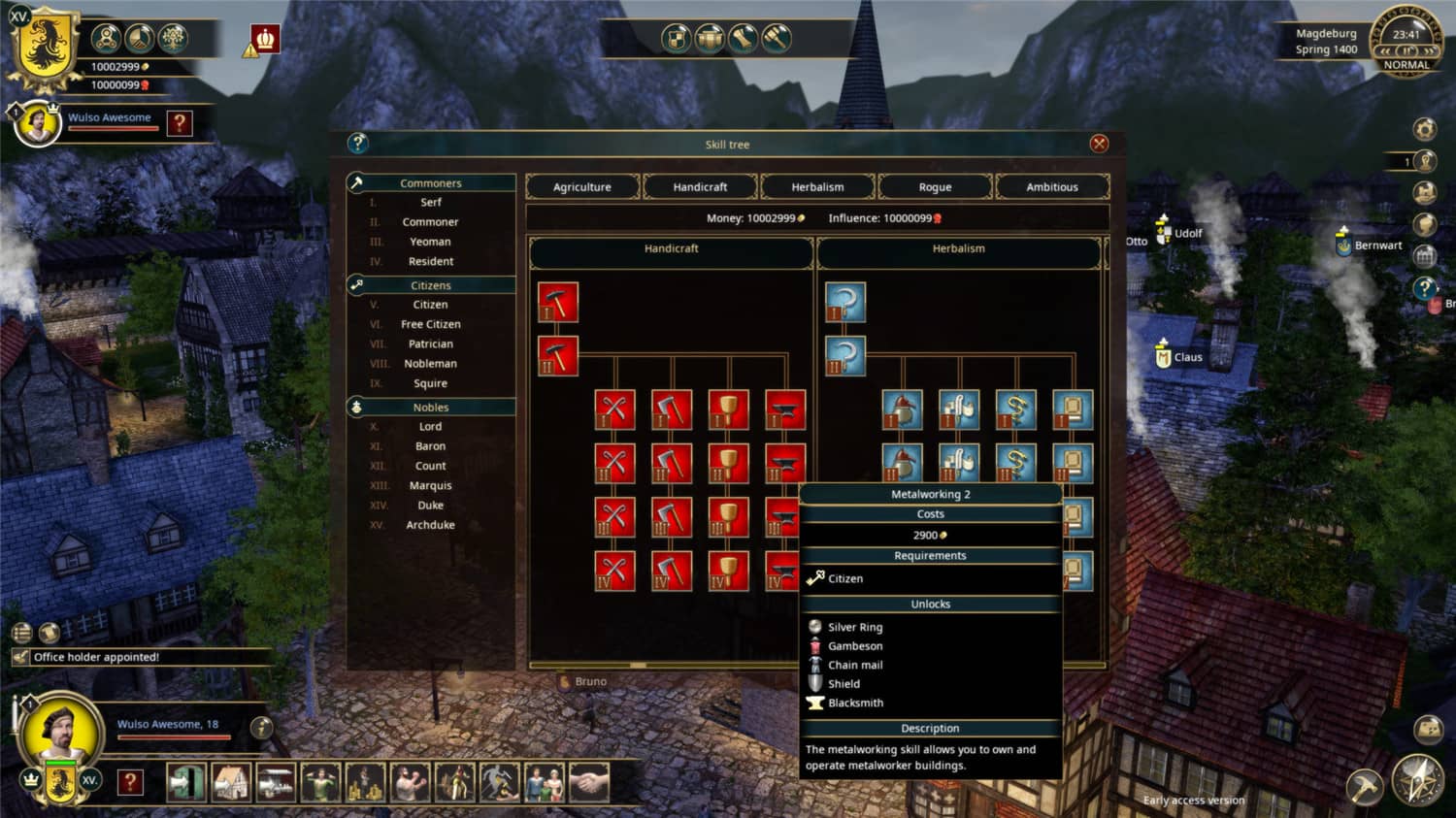Click the blue question mark icon on the right side
1456x818 pixels.
pyautogui.click(x=1423, y=287)
